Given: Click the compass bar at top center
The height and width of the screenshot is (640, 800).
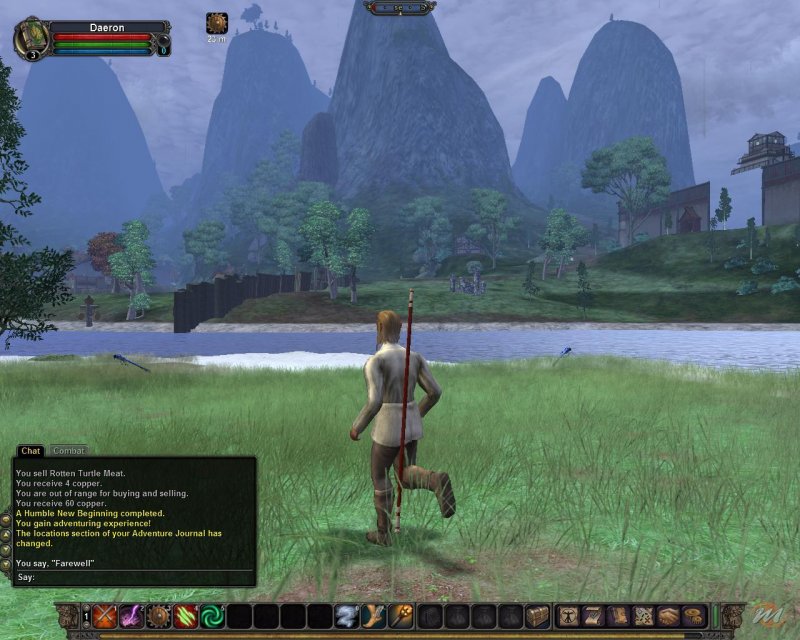Looking at the screenshot, I should click(x=399, y=8).
